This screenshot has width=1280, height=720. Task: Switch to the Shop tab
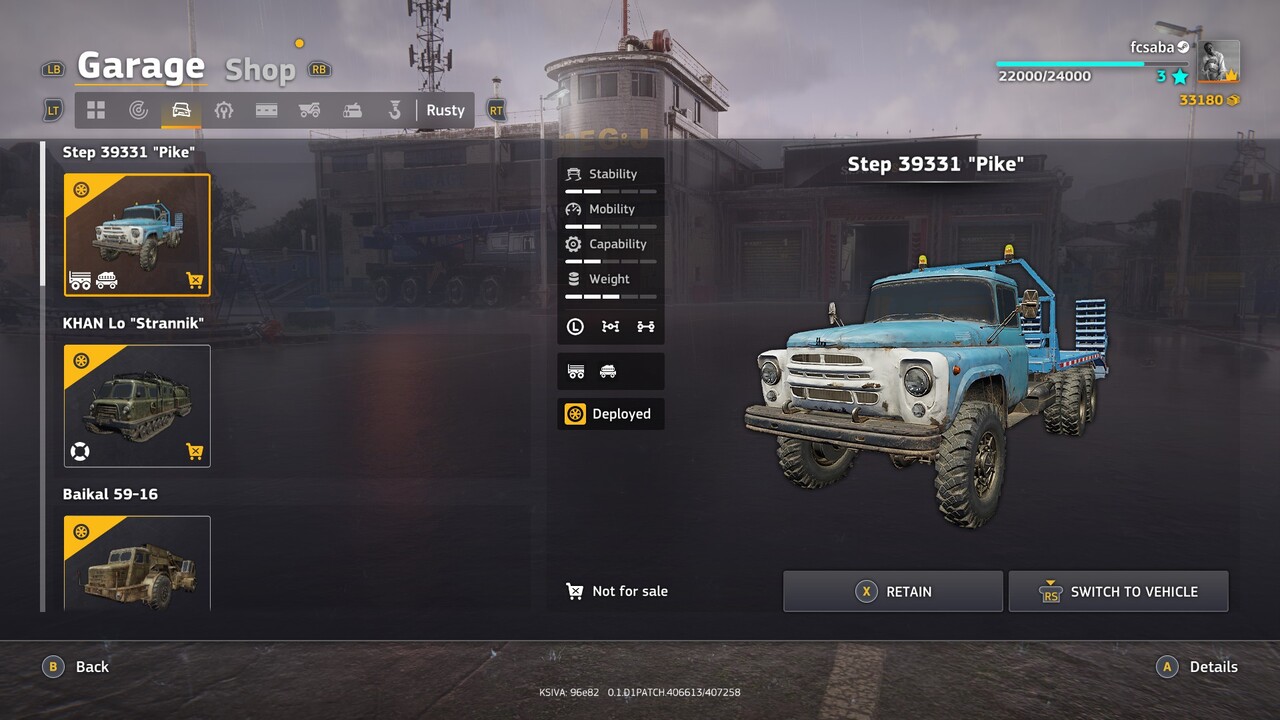point(260,69)
